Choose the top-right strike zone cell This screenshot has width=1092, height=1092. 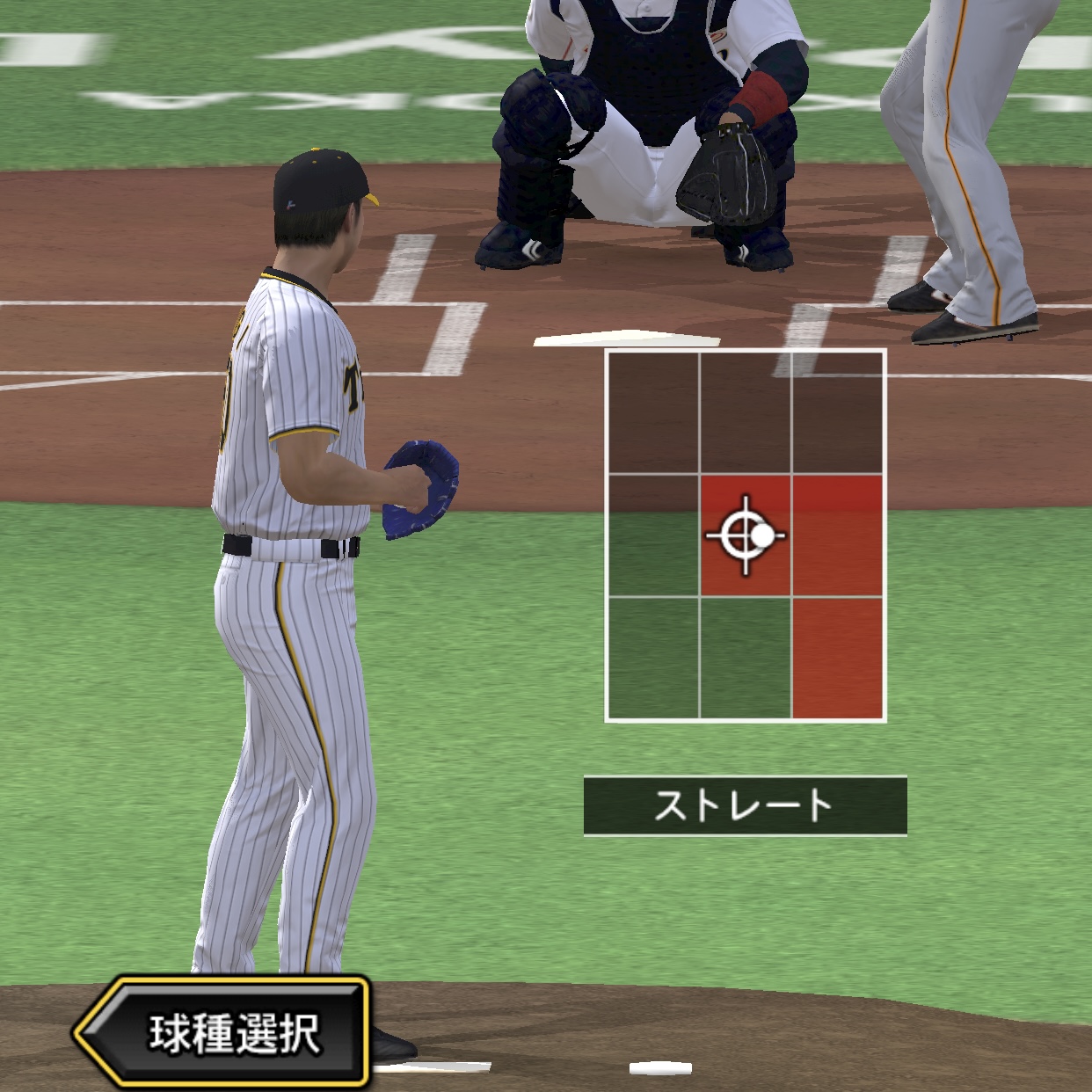838,413
